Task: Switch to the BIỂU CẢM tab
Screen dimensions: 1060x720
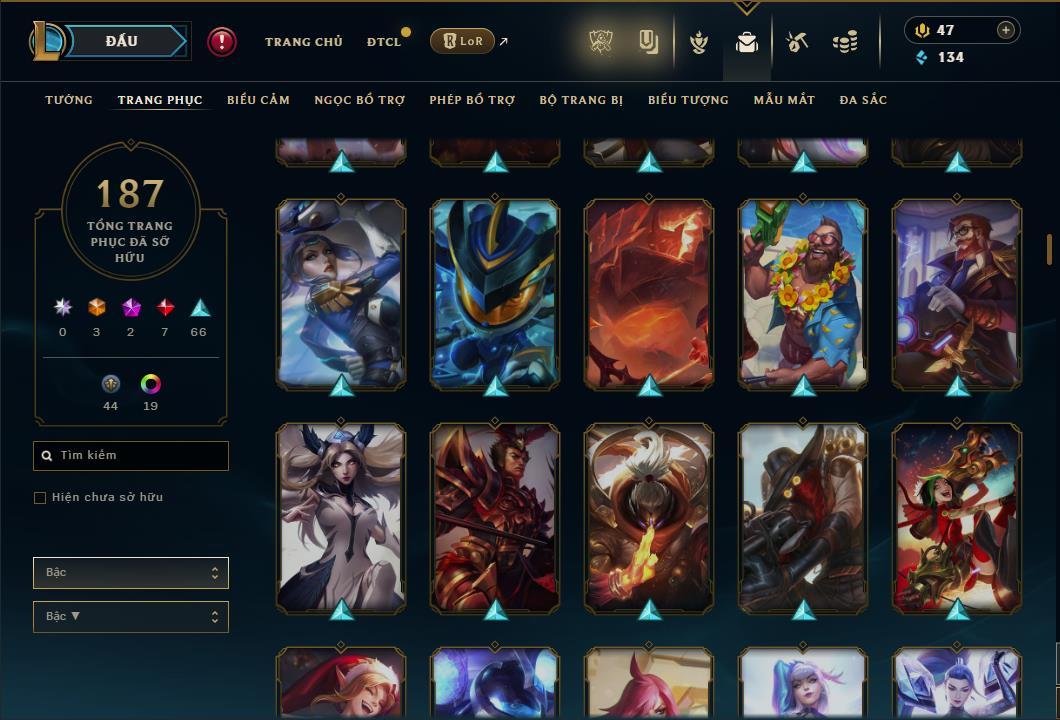Action: (258, 100)
